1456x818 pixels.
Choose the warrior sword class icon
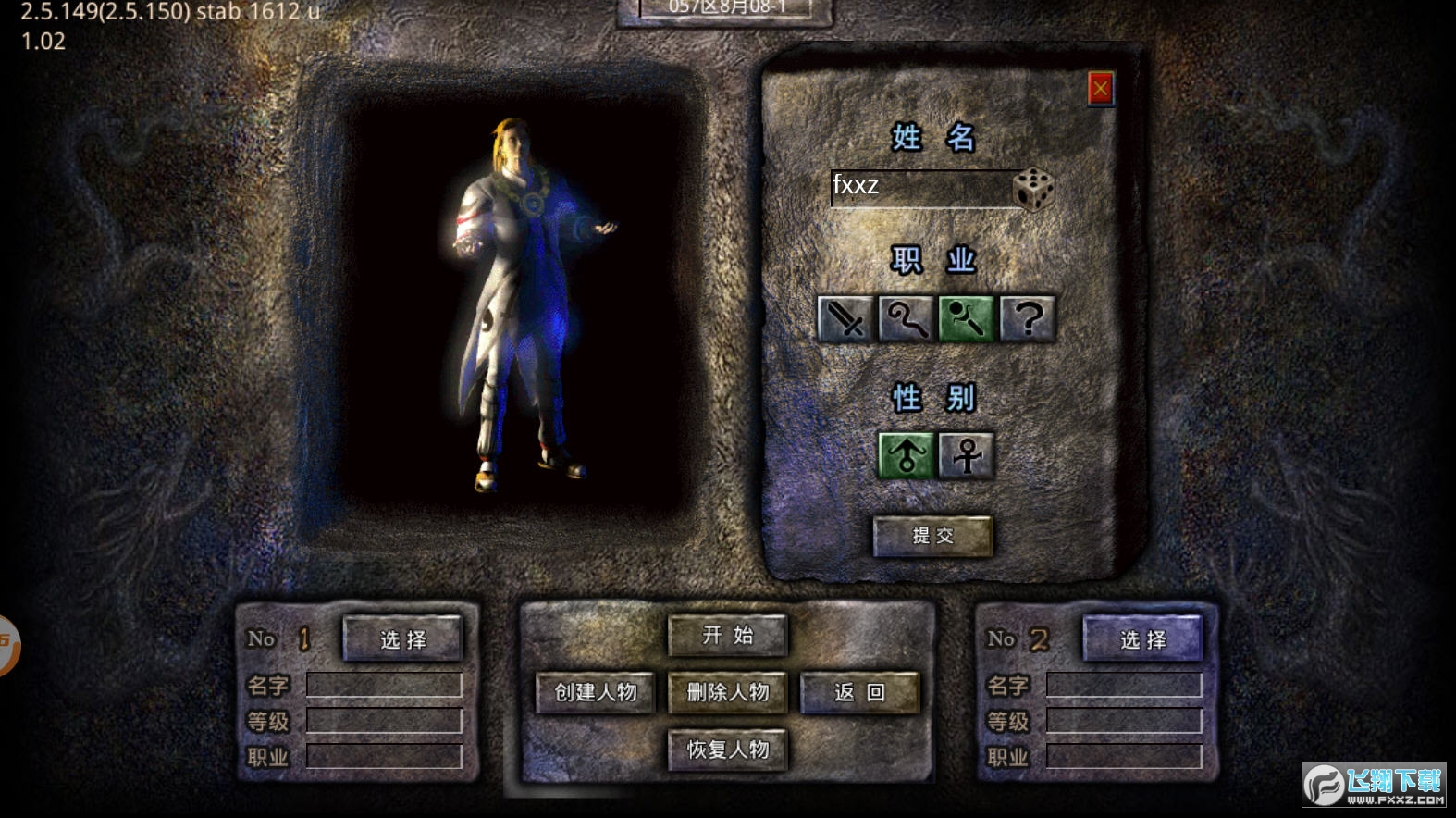click(845, 320)
